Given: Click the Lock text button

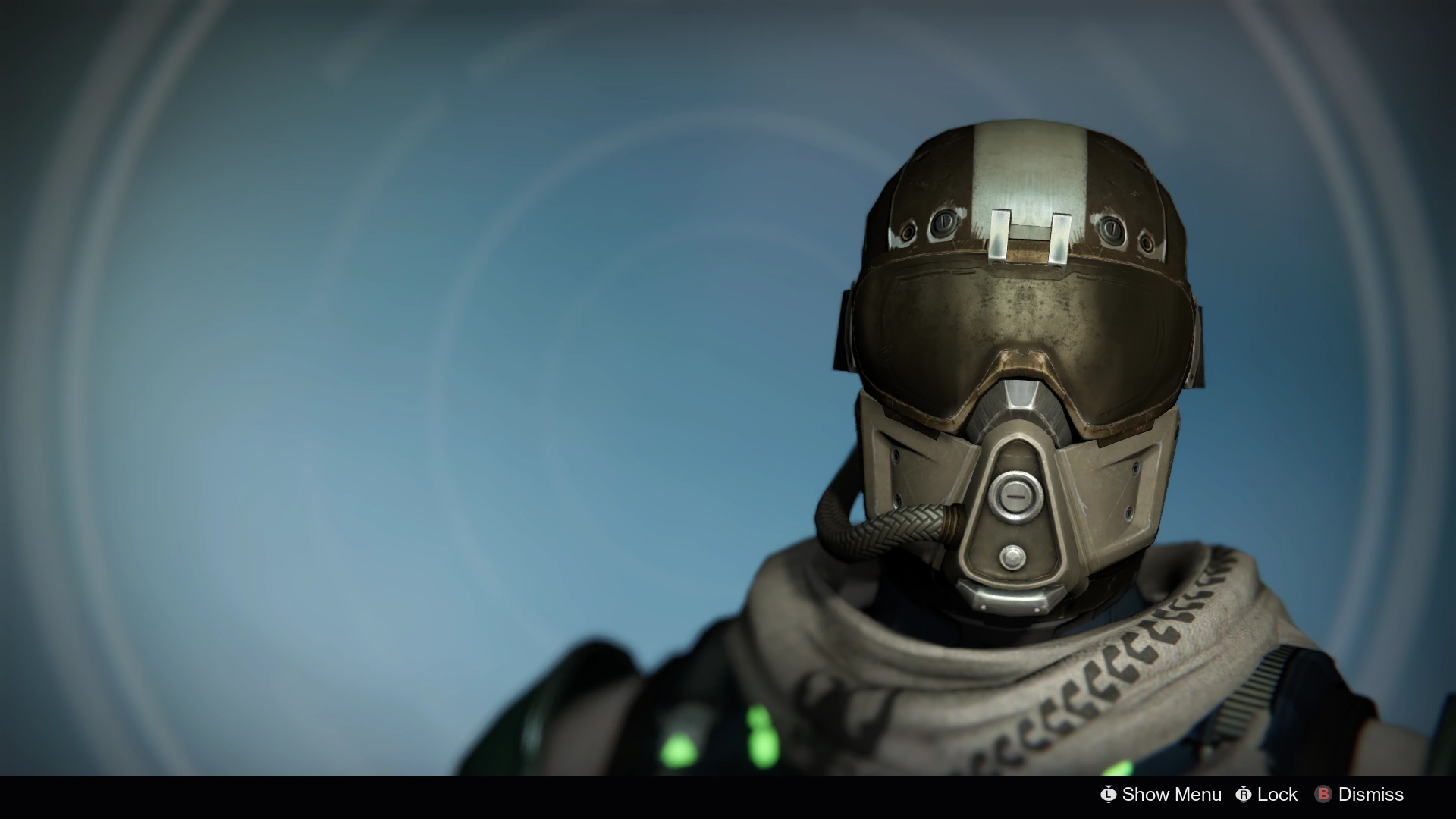Looking at the screenshot, I should (1277, 795).
